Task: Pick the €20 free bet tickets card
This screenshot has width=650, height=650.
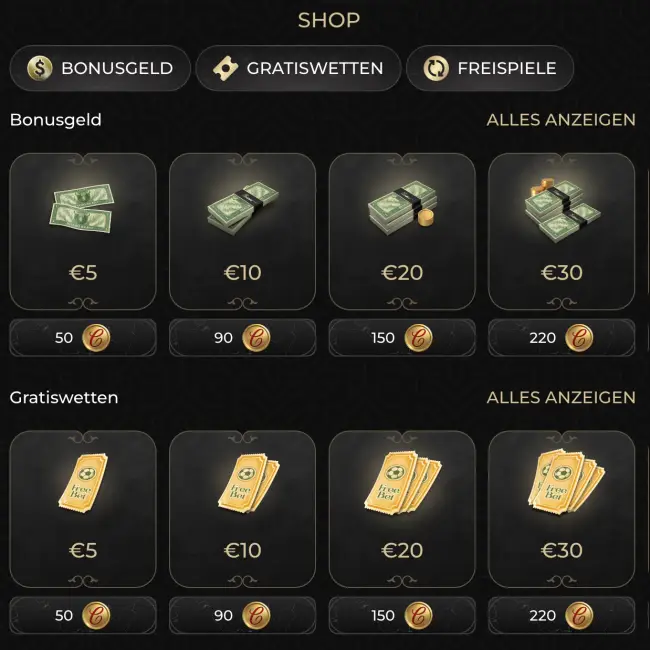Action: [402, 509]
